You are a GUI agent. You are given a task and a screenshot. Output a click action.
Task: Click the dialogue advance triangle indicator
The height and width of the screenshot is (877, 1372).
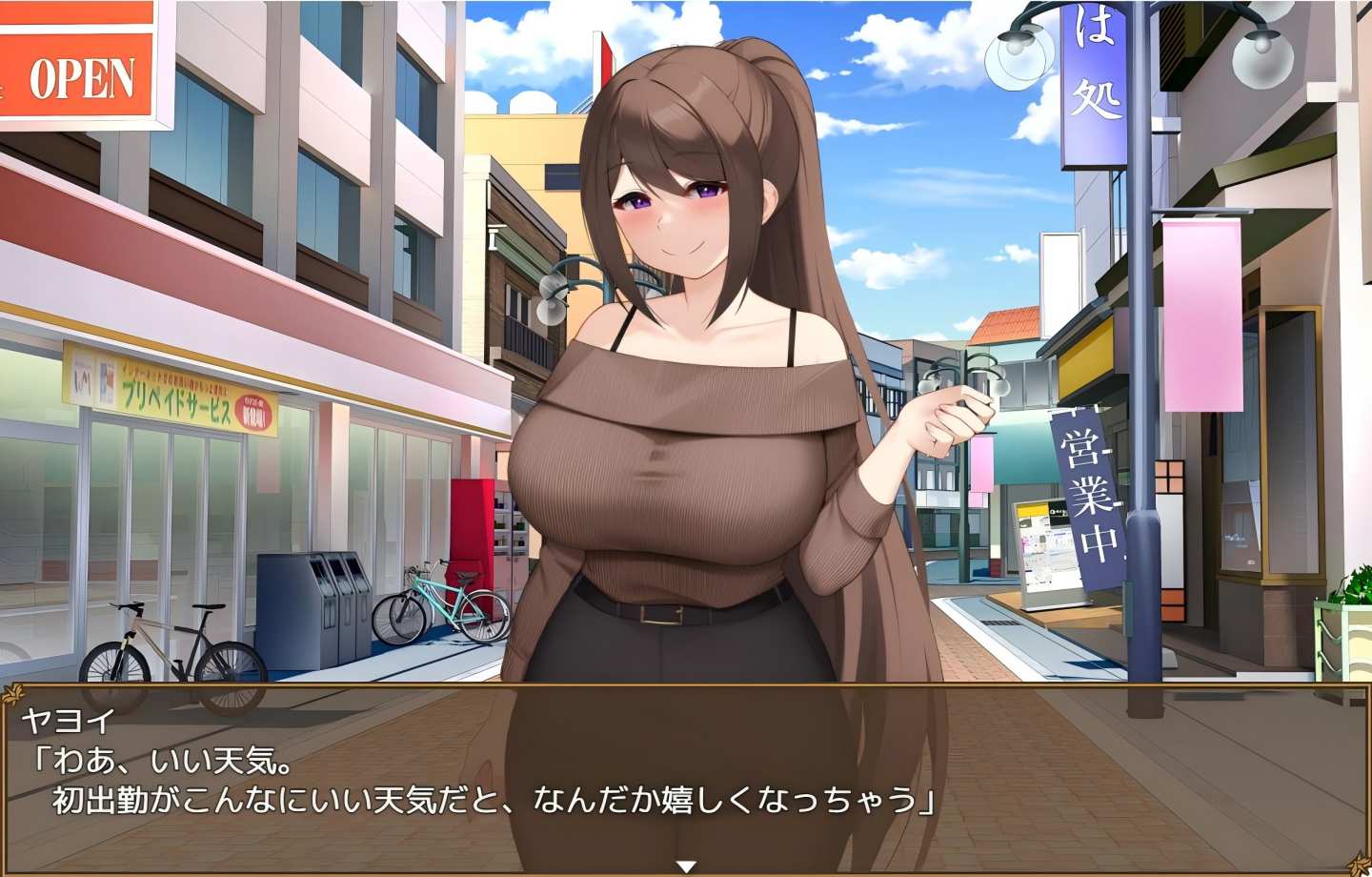(x=685, y=866)
